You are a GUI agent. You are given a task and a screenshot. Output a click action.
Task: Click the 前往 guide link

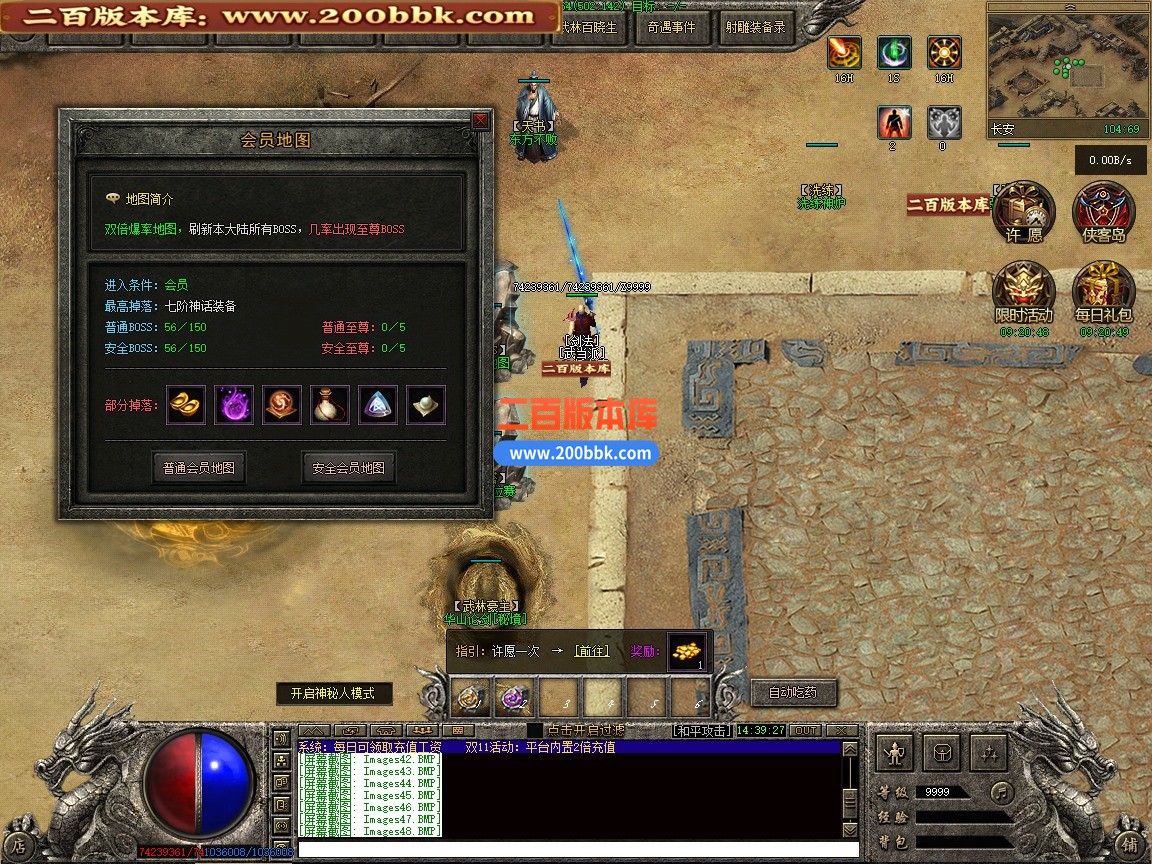(590, 651)
